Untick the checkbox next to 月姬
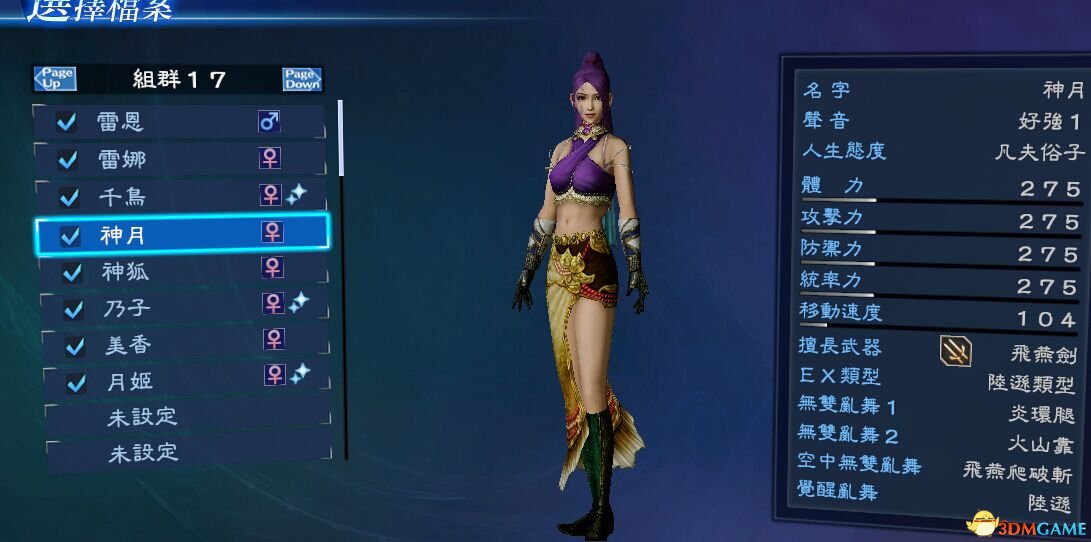This screenshot has height=542, width=1091. (76, 382)
